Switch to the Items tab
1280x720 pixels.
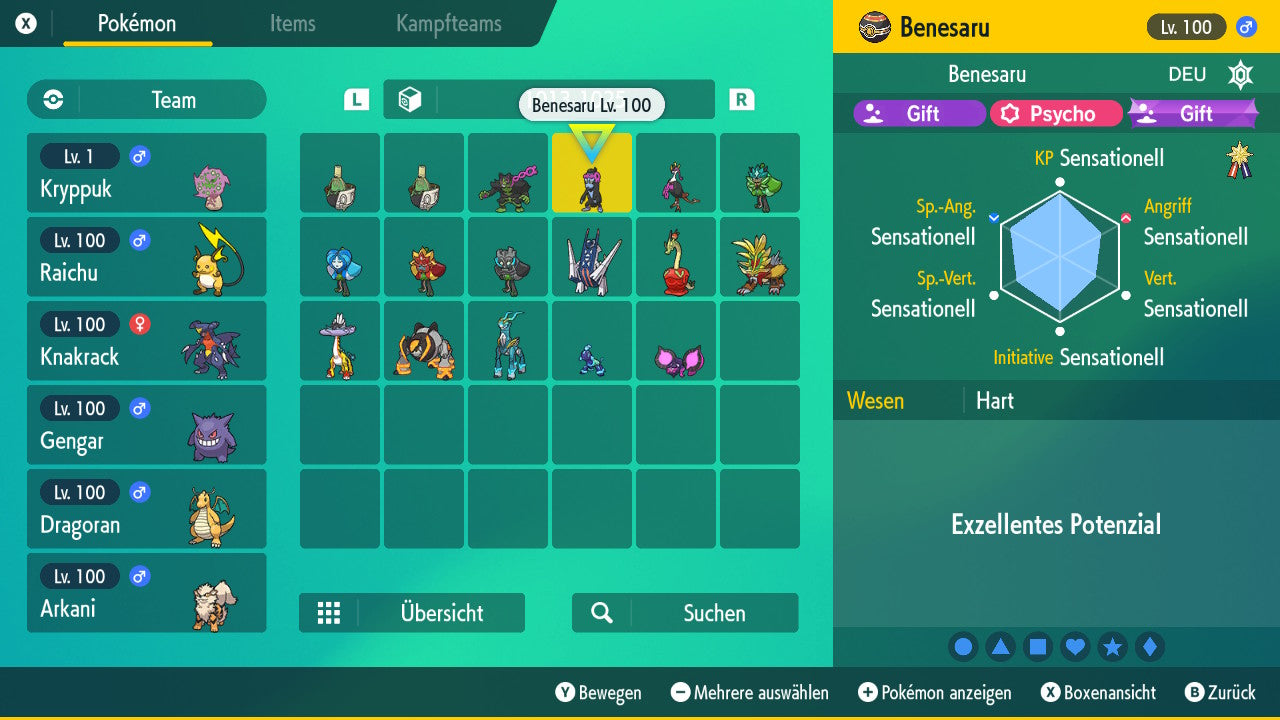coord(292,24)
